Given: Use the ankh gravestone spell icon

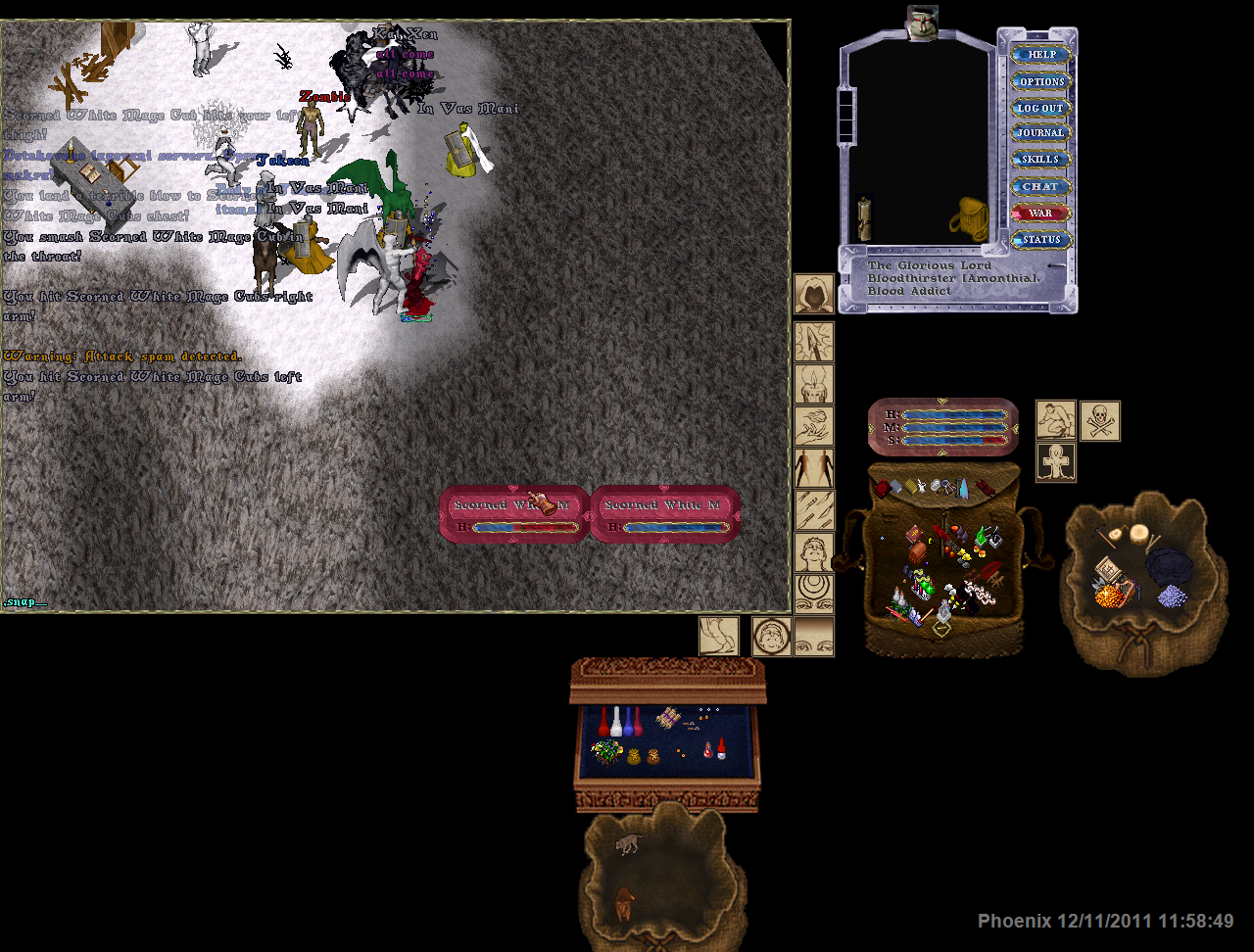Looking at the screenshot, I should tap(1056, 462).
